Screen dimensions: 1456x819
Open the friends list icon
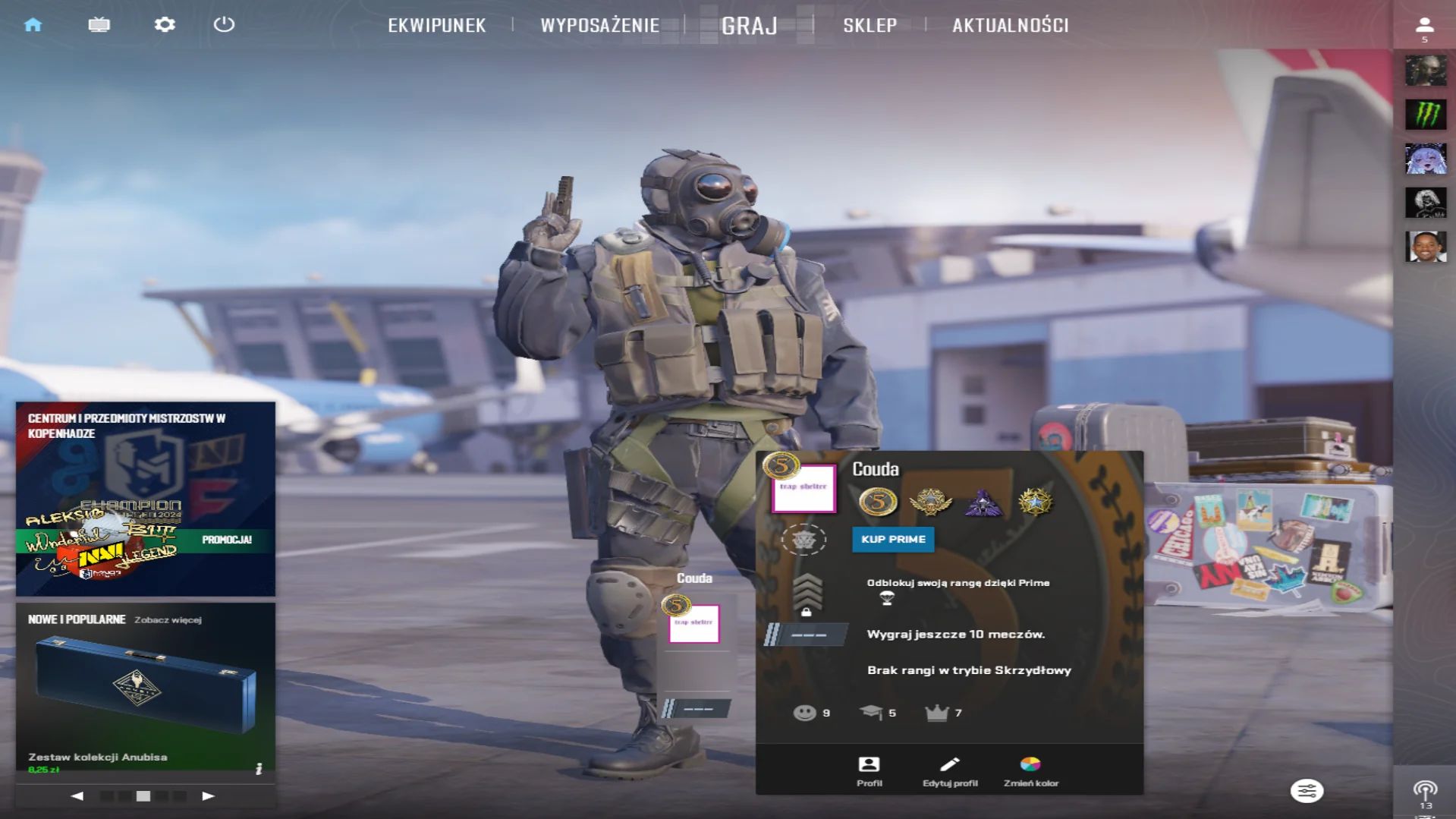pos(1424,28)
